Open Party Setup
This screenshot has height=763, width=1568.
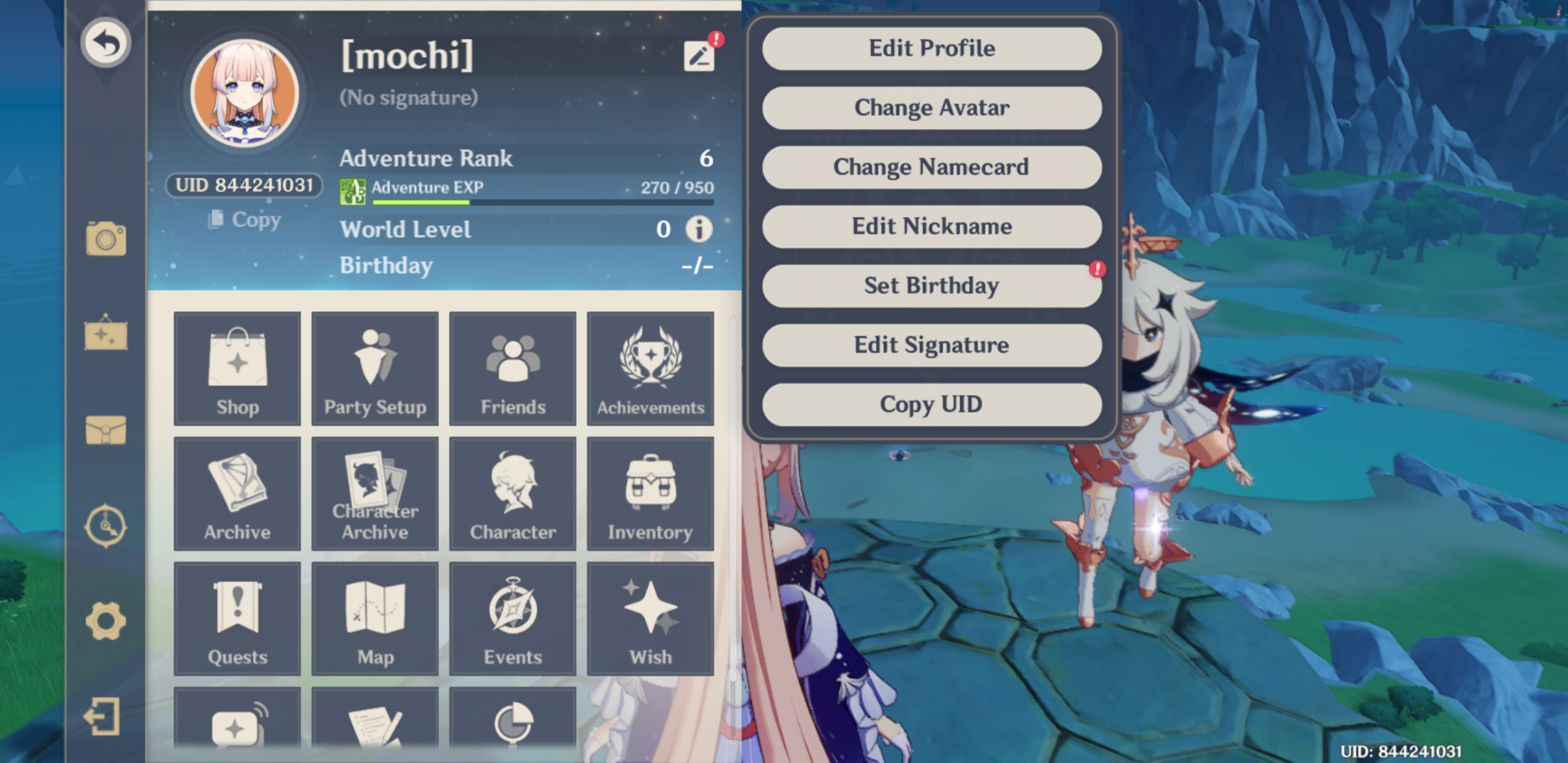(x=375, y=369)
